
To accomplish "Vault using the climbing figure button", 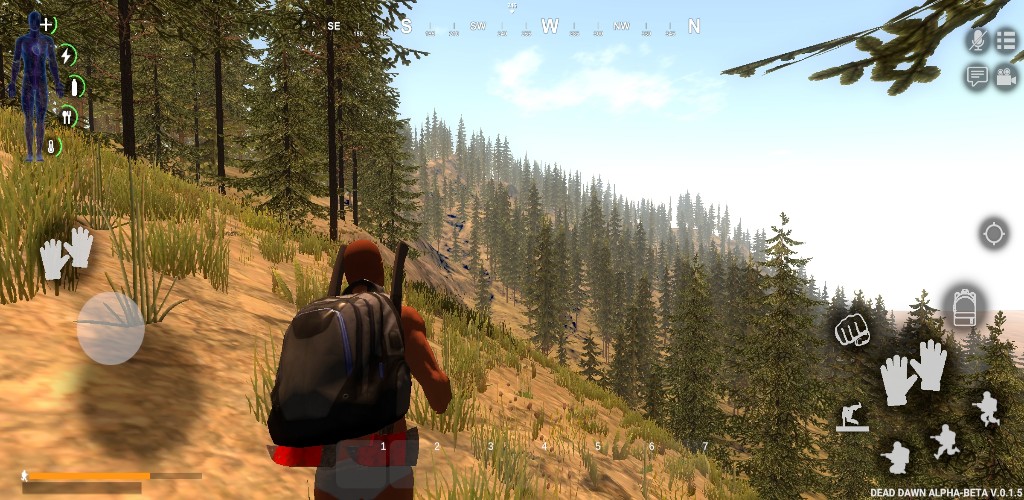I will (852, 417).
